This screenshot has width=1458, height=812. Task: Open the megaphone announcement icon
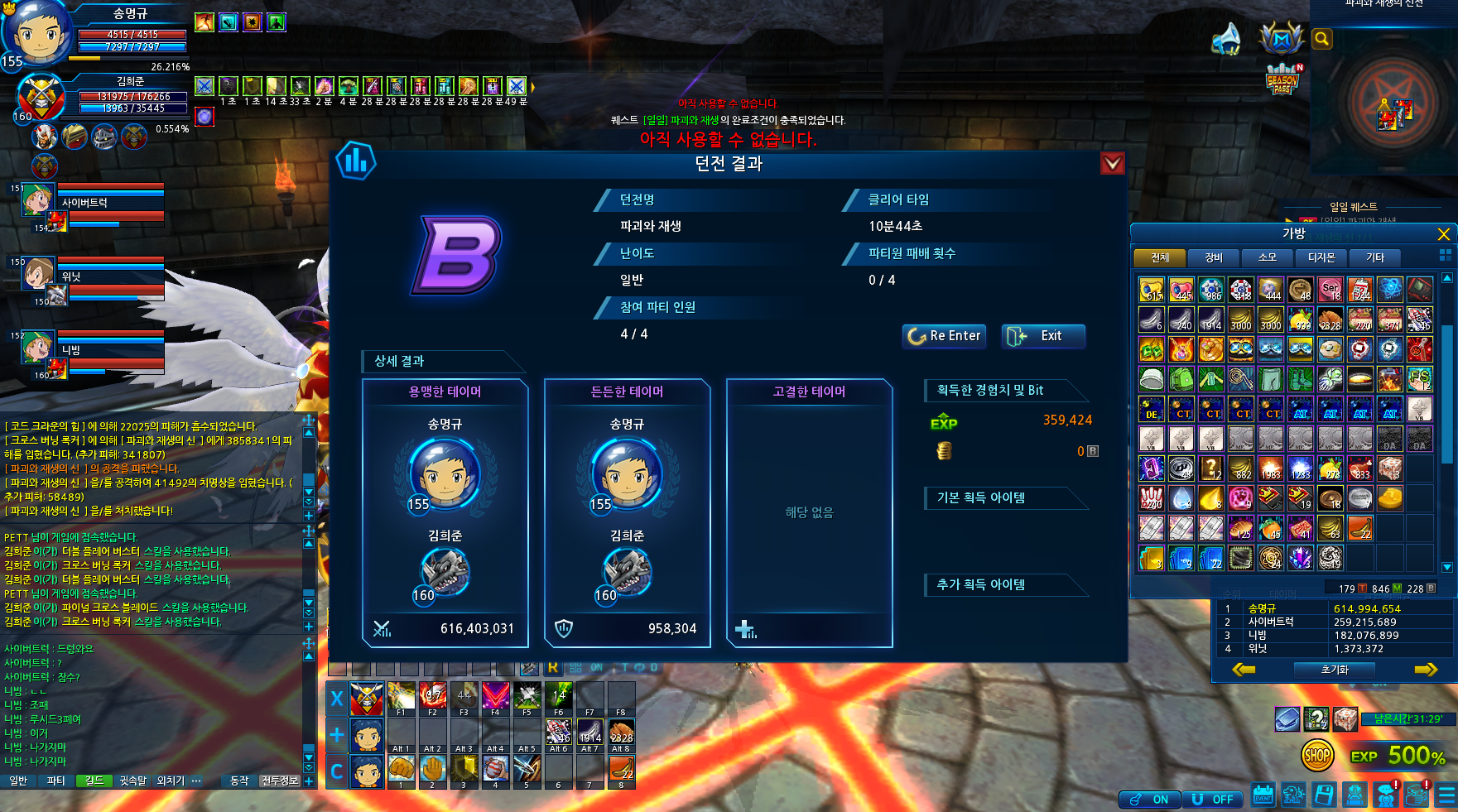tap(1226, 39)
